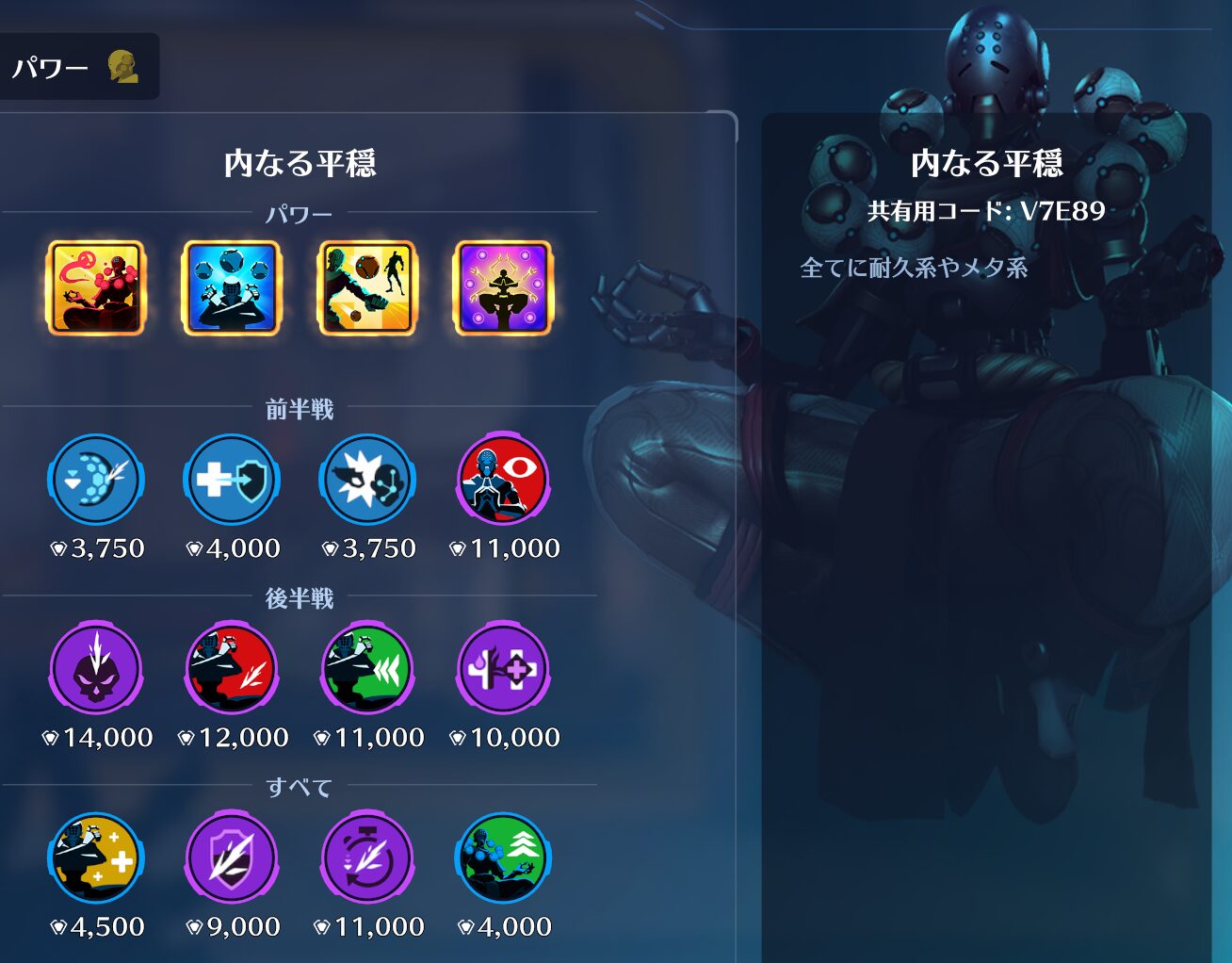
Task: Choose the purple shield item costing 9,000
Action: 232,858
